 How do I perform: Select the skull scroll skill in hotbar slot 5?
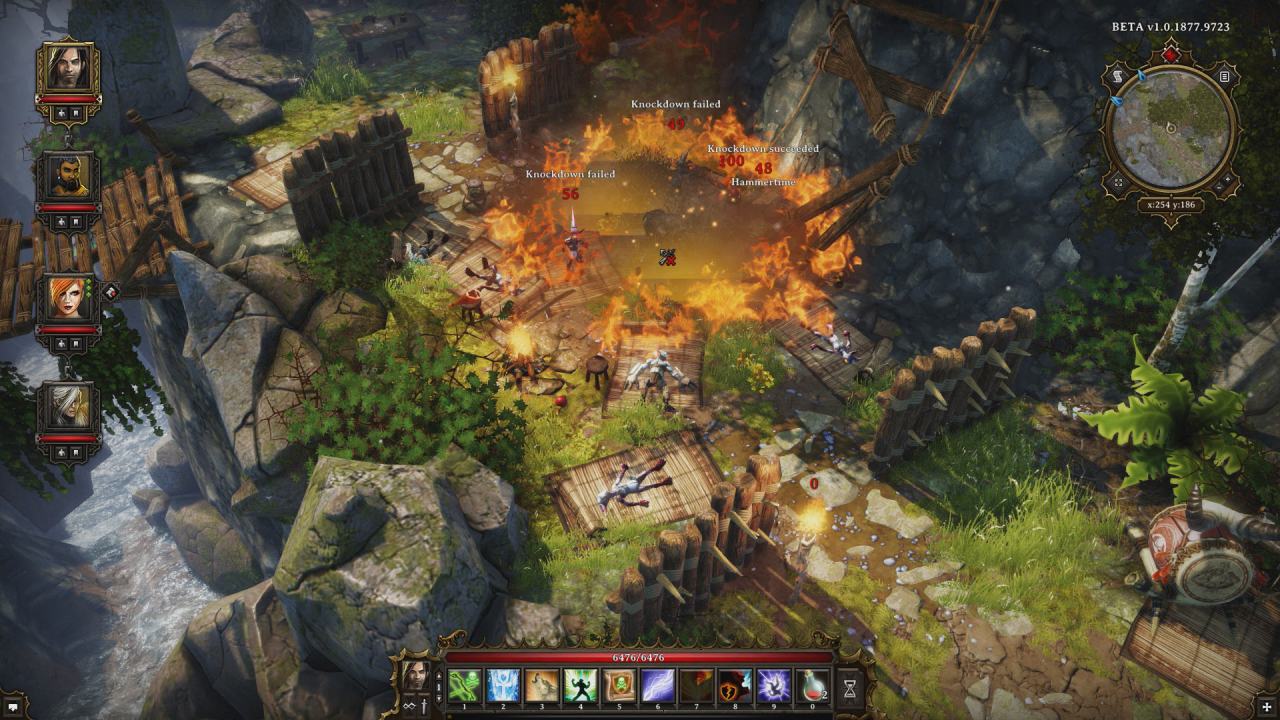click(619, 685)
